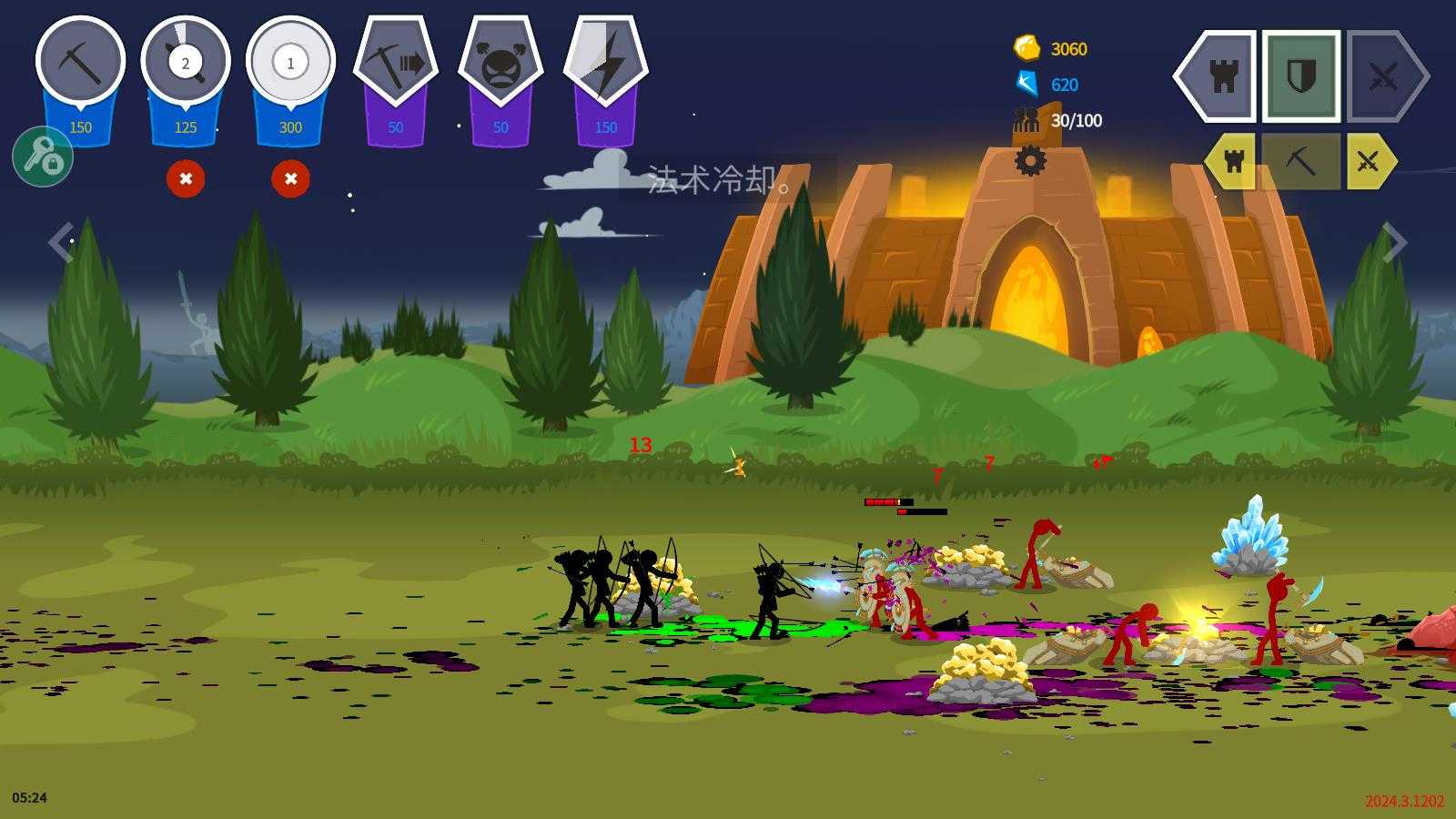Activate the pickaxe arrow ability
The width and height of the screenshot is (1456, 819).
coord(396,63)
